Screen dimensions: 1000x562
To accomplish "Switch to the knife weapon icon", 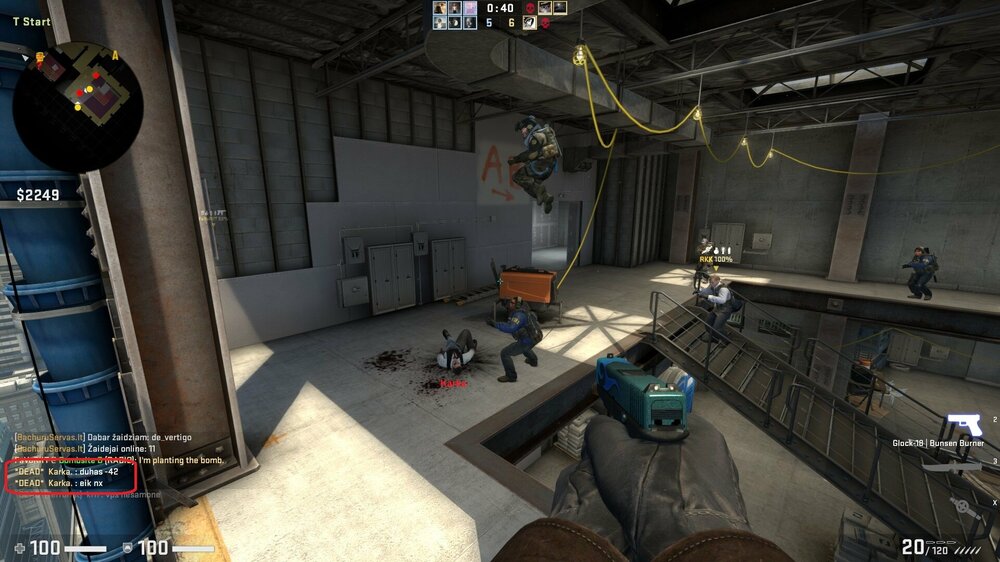I will point(949,466).
